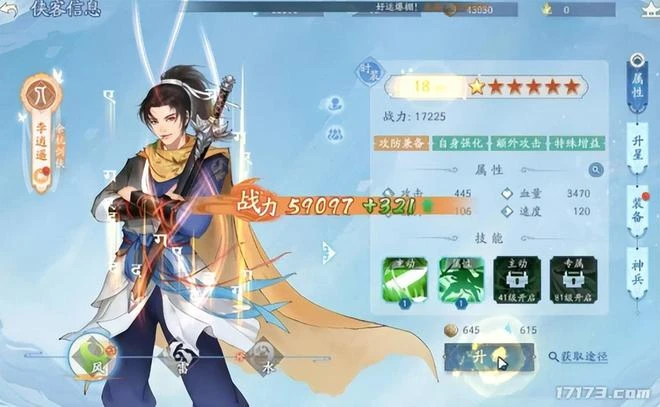Click the 自身强化 trait tag
Viewport: 660px width, 407px height.
pyautogui.click(x=460, y=143)
